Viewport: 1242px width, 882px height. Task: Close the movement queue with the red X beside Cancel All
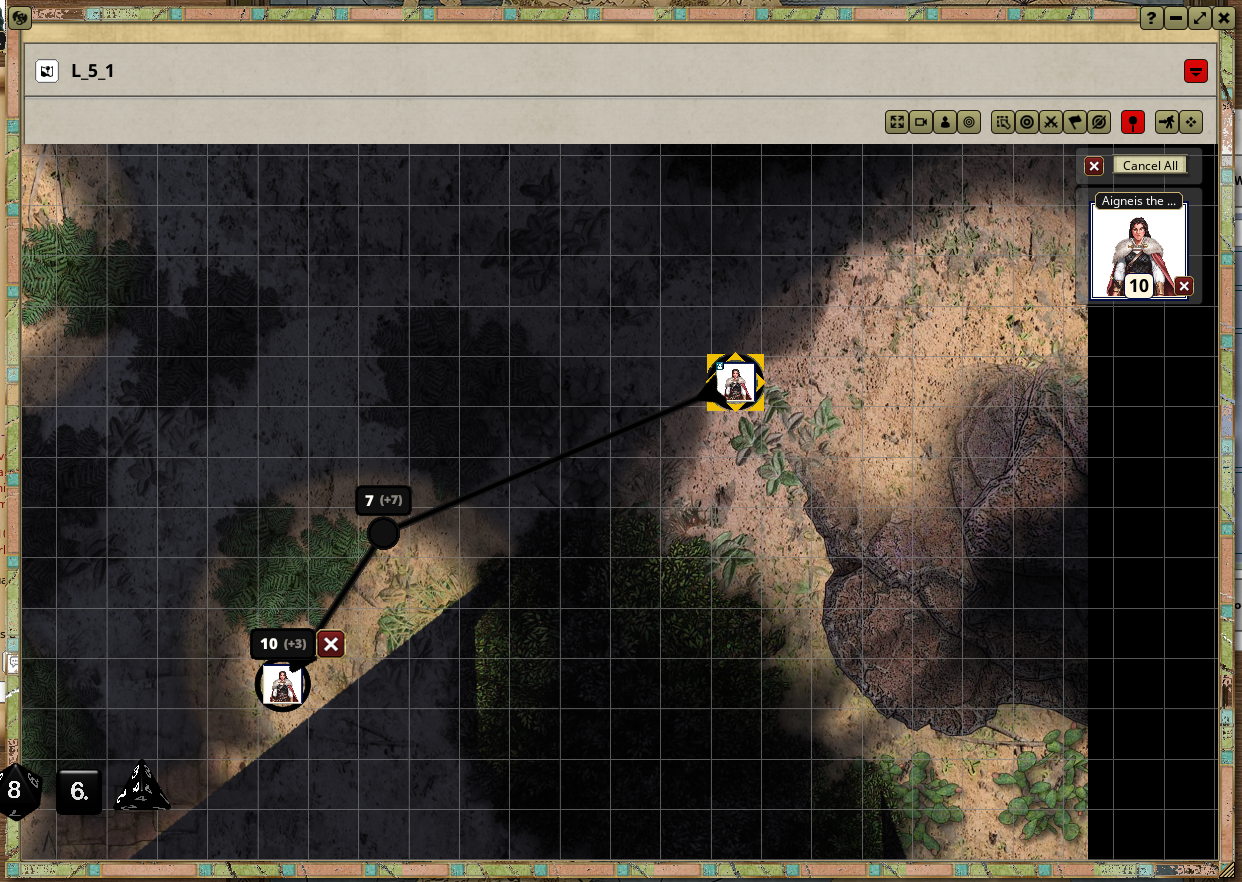(x=1094, y=166)
